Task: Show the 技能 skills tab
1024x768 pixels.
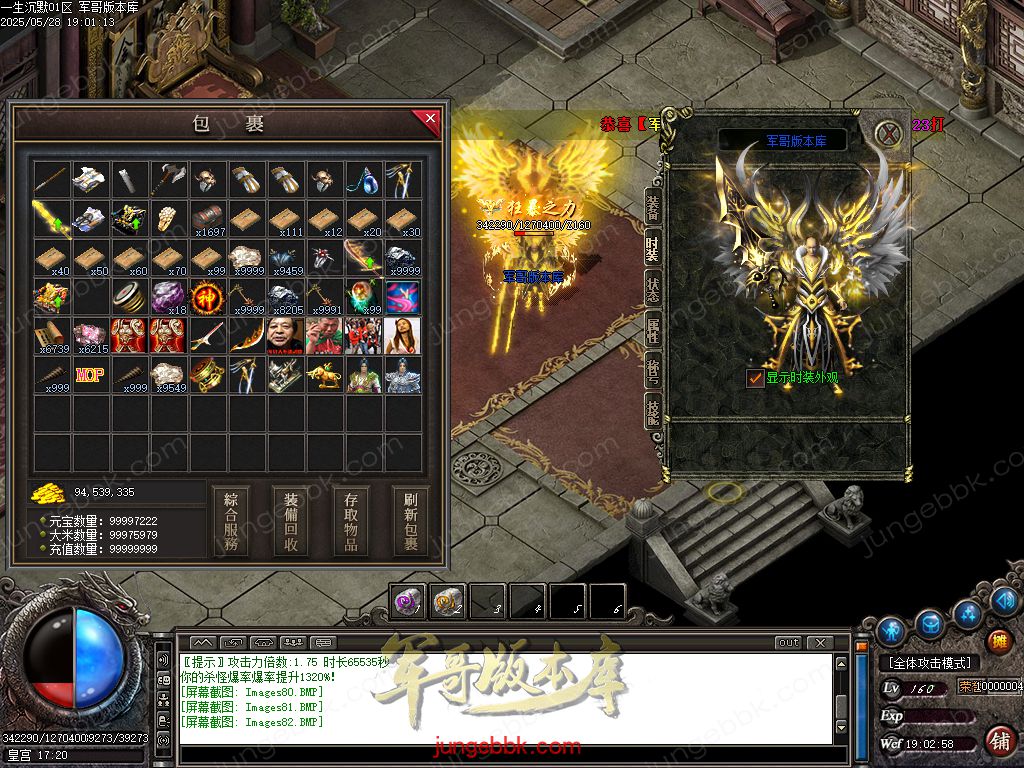Action: point(653,409)
